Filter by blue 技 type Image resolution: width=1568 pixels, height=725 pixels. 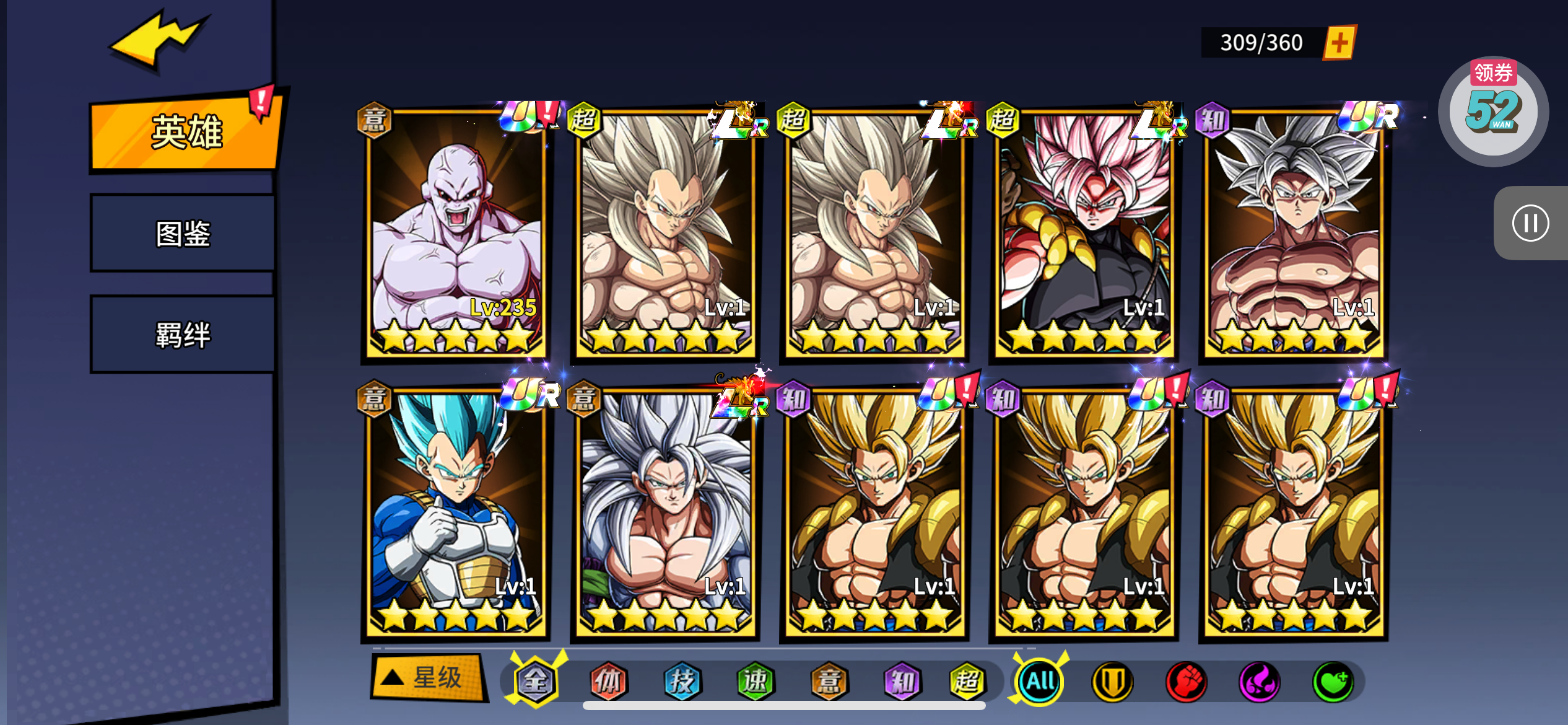pyautogui.click(x=682, y=682)
